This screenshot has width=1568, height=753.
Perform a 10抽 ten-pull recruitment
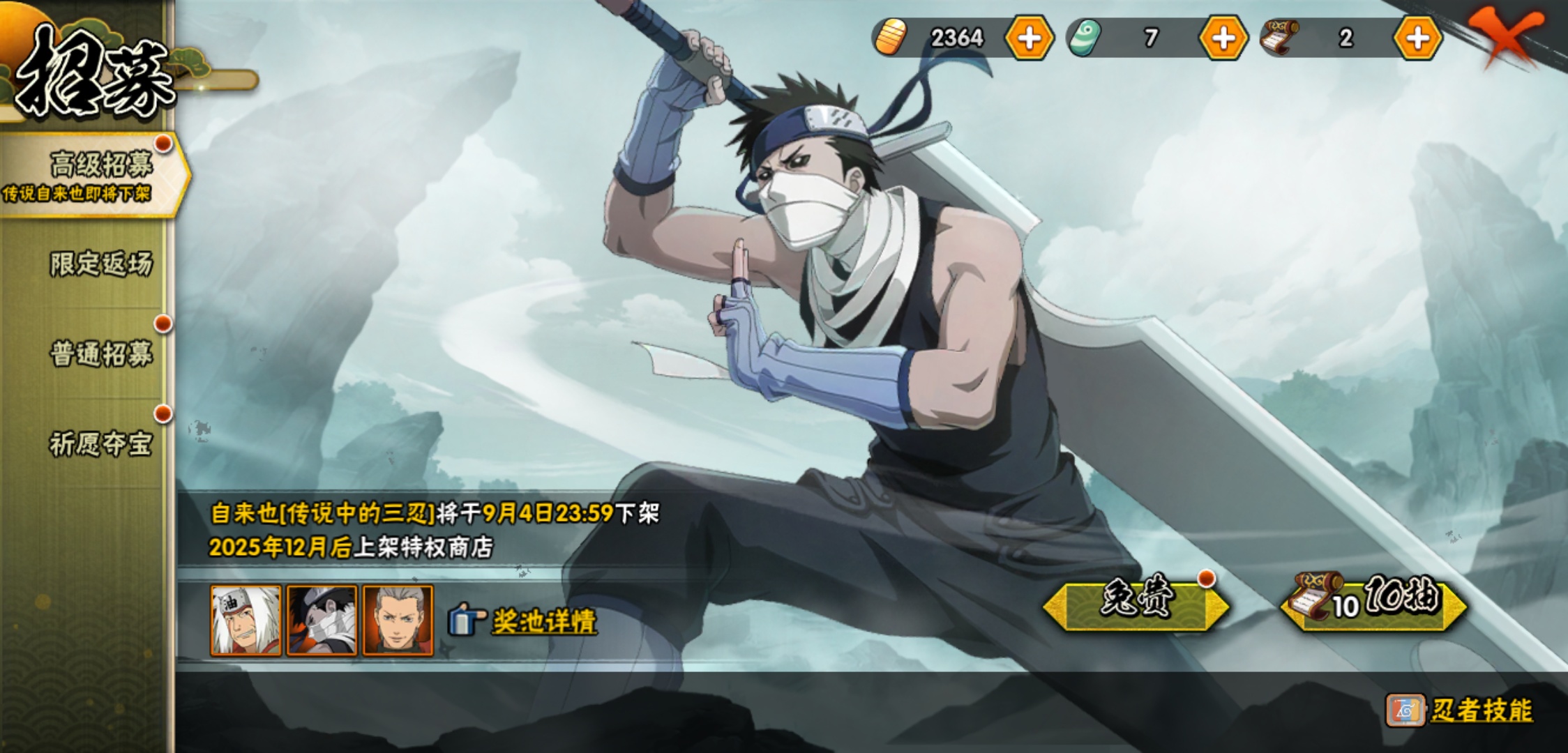(x=1374, y=600)
